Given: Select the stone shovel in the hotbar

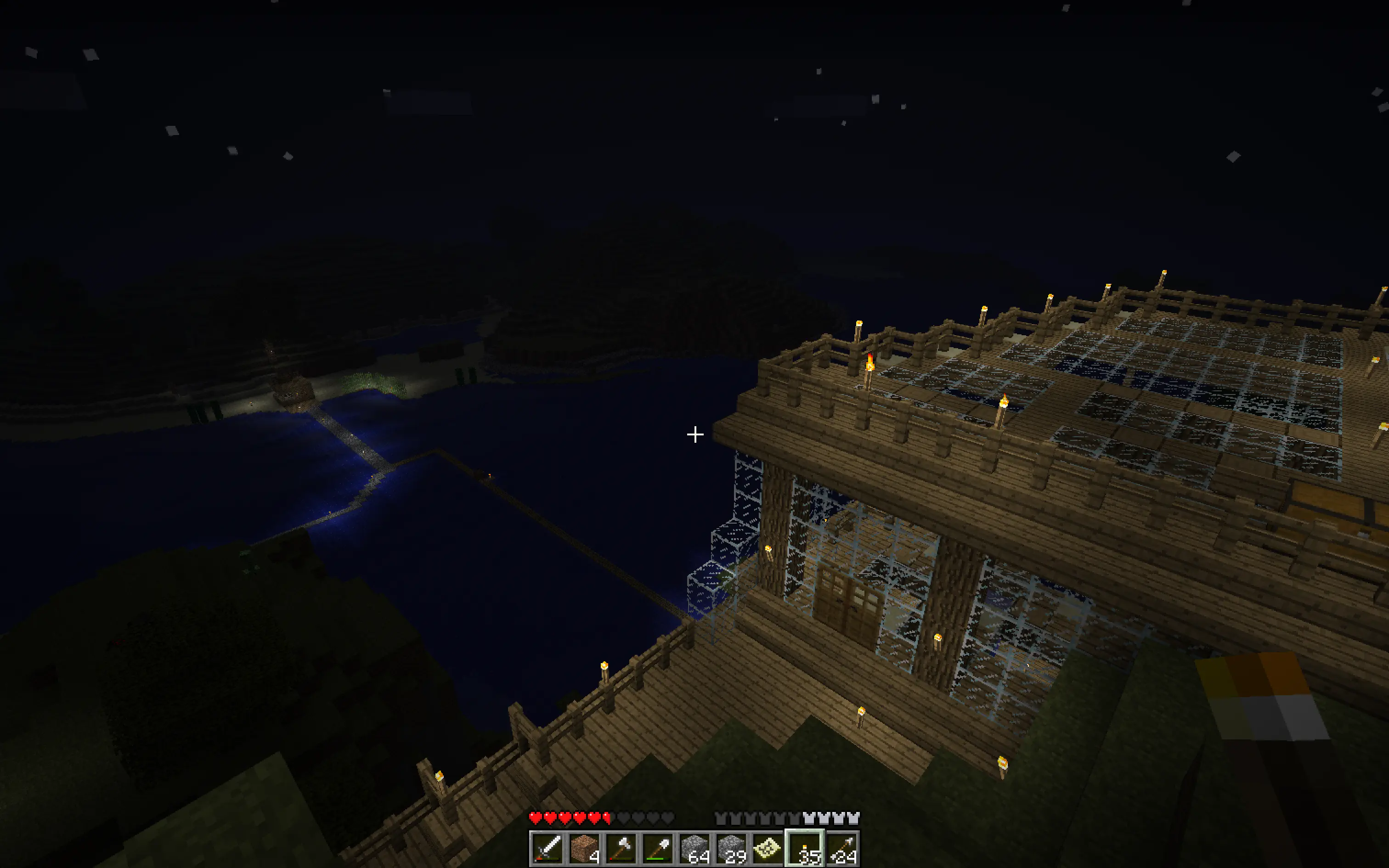Looking at the screenshot, I should [x=659, y=849].
